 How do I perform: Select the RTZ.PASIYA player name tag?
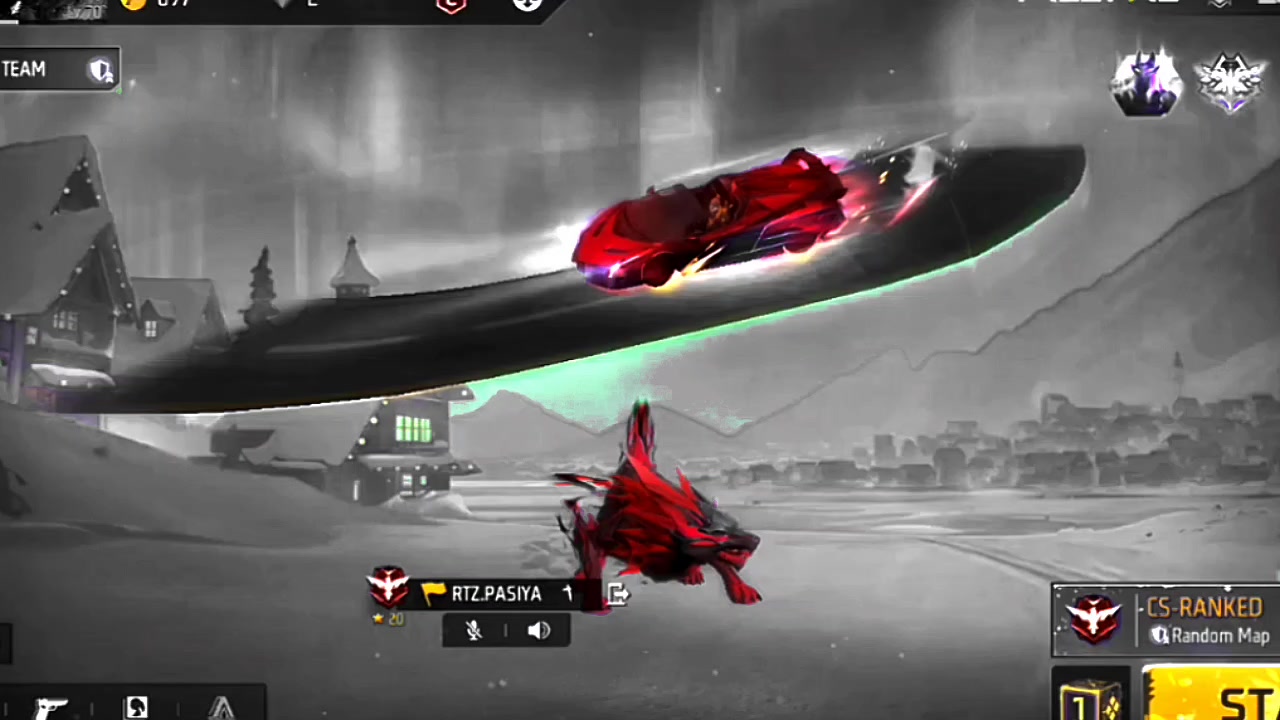[496, 594]
